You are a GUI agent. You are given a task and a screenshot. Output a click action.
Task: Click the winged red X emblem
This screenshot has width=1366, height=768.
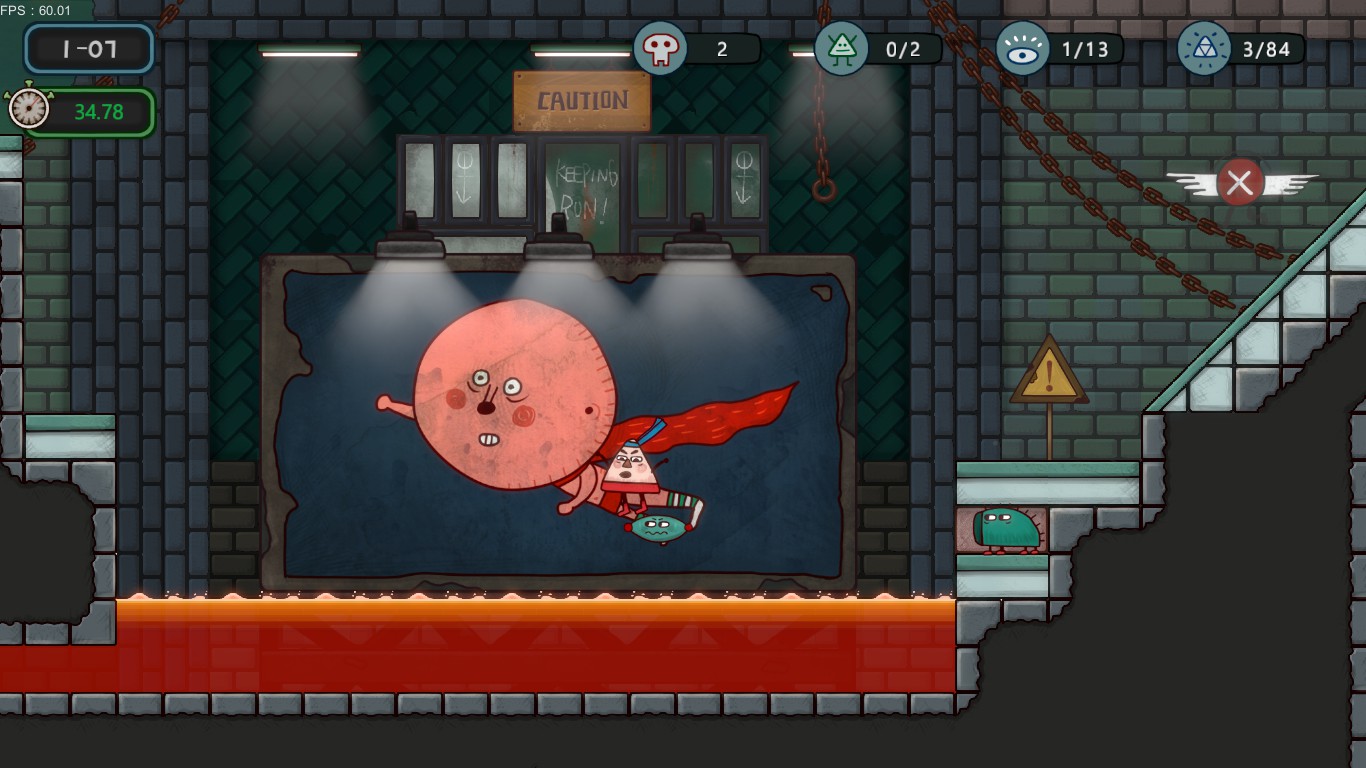[1240, 183]
